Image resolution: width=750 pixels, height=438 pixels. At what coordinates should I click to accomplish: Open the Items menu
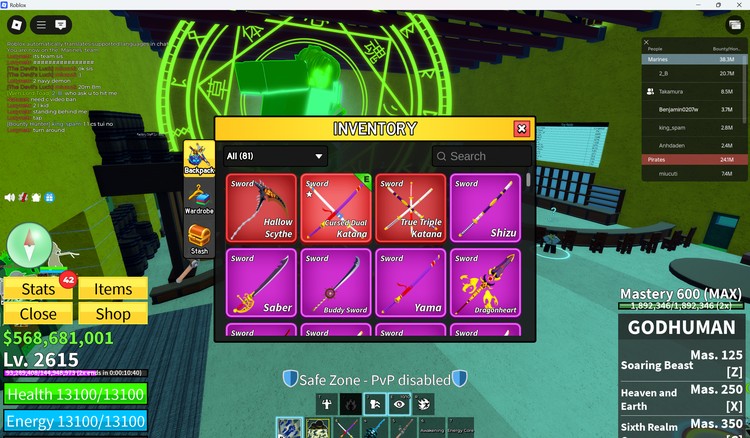[x=113, y=289]
